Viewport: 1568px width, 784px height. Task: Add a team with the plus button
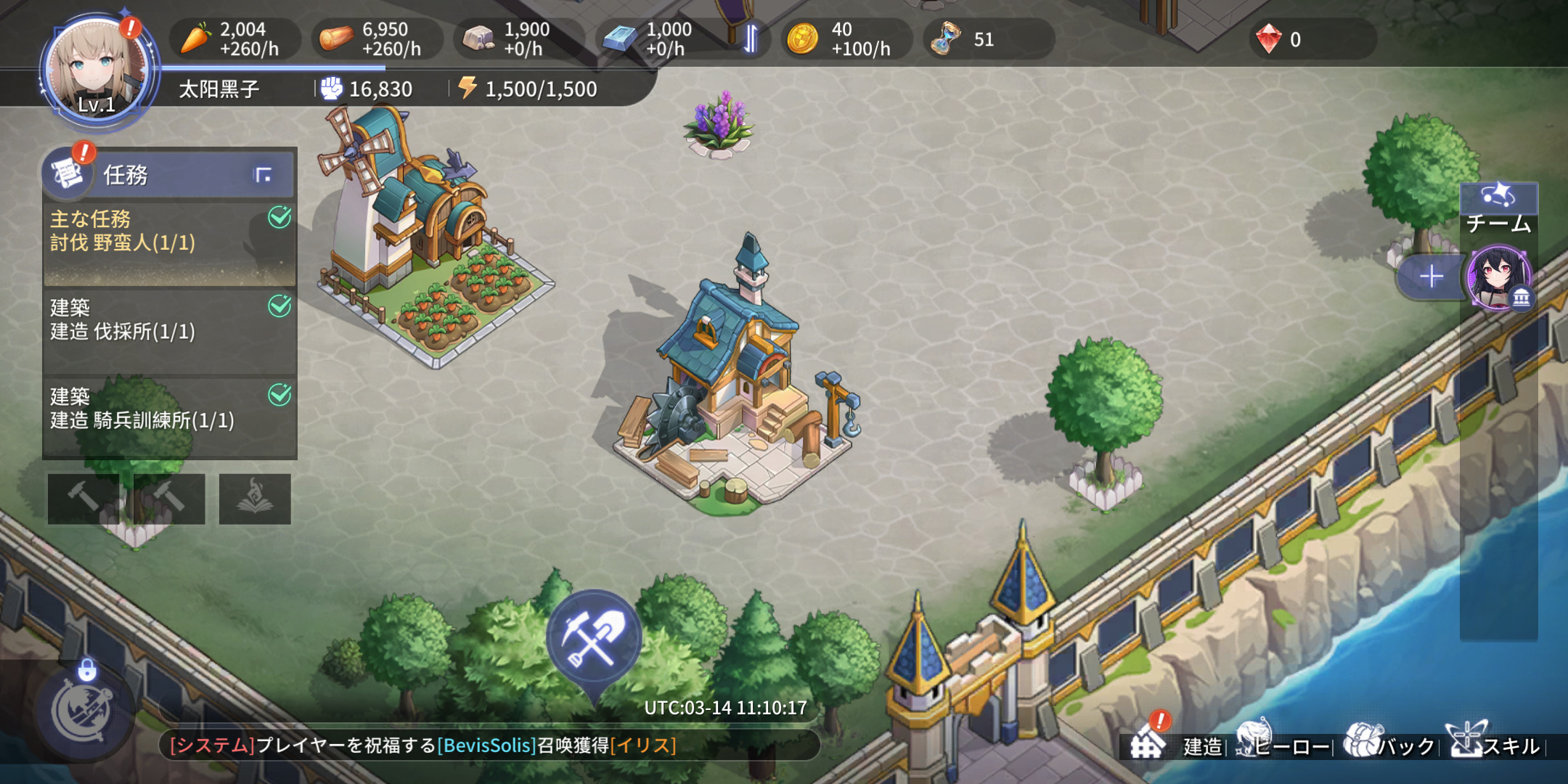1430,277
